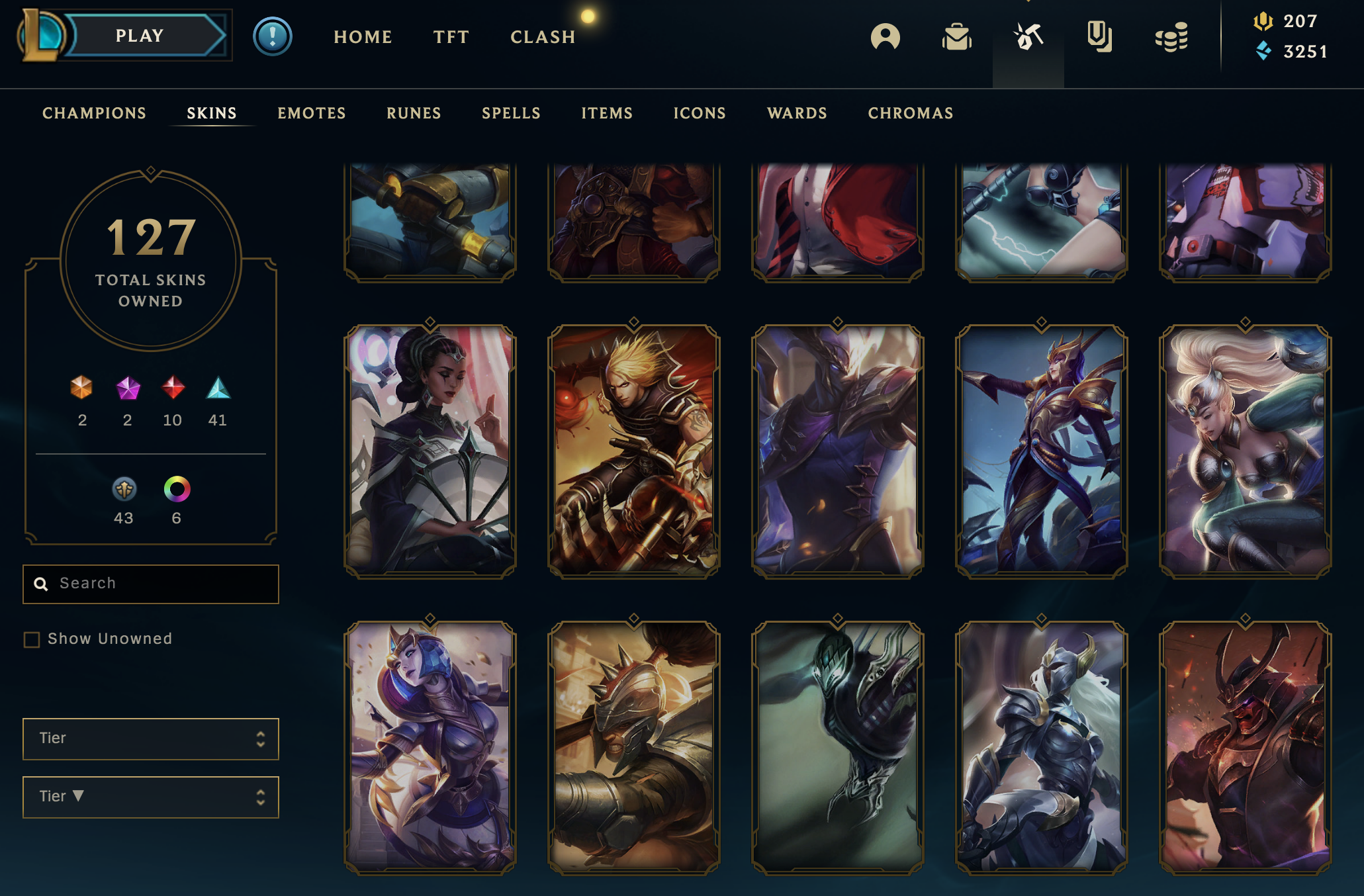Click the PLAY button

140,36
